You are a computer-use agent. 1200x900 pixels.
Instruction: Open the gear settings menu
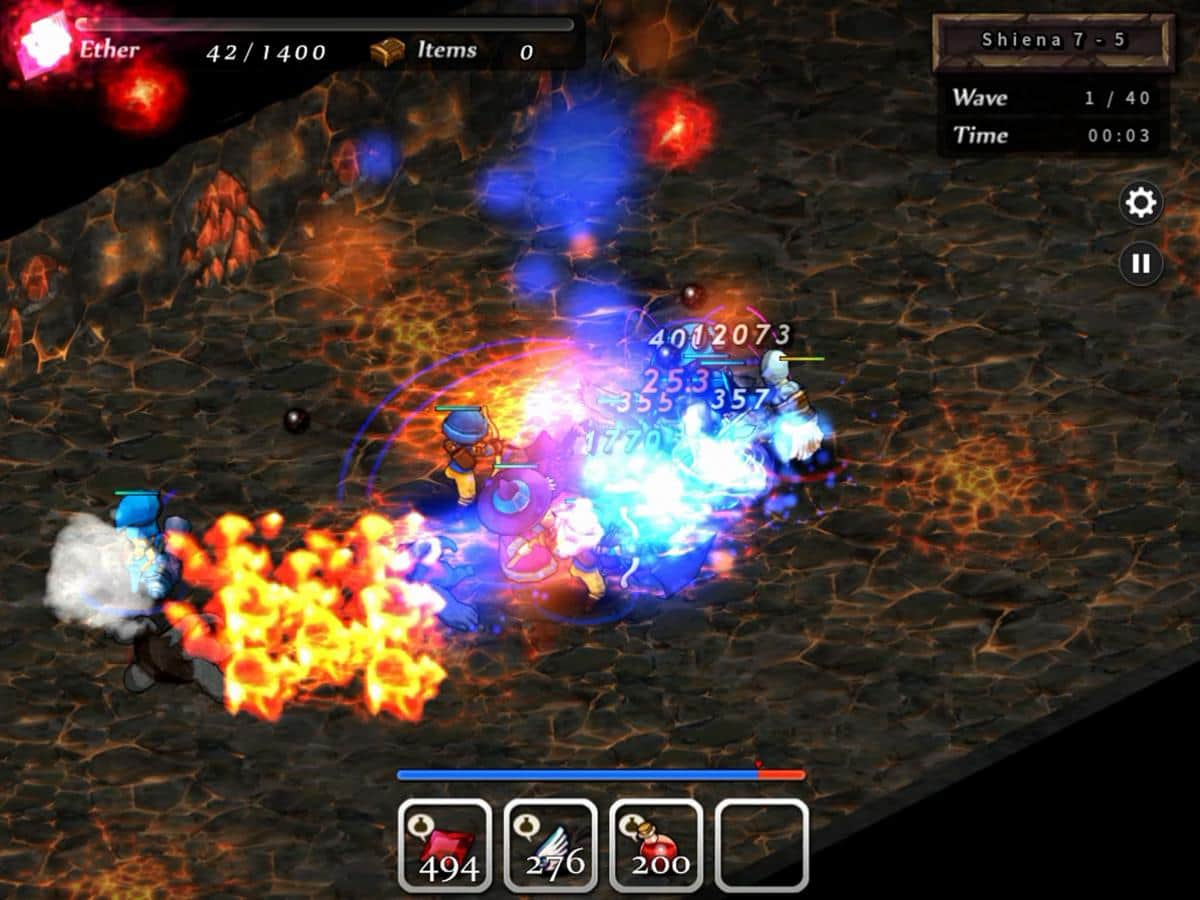click(1140, 204)
